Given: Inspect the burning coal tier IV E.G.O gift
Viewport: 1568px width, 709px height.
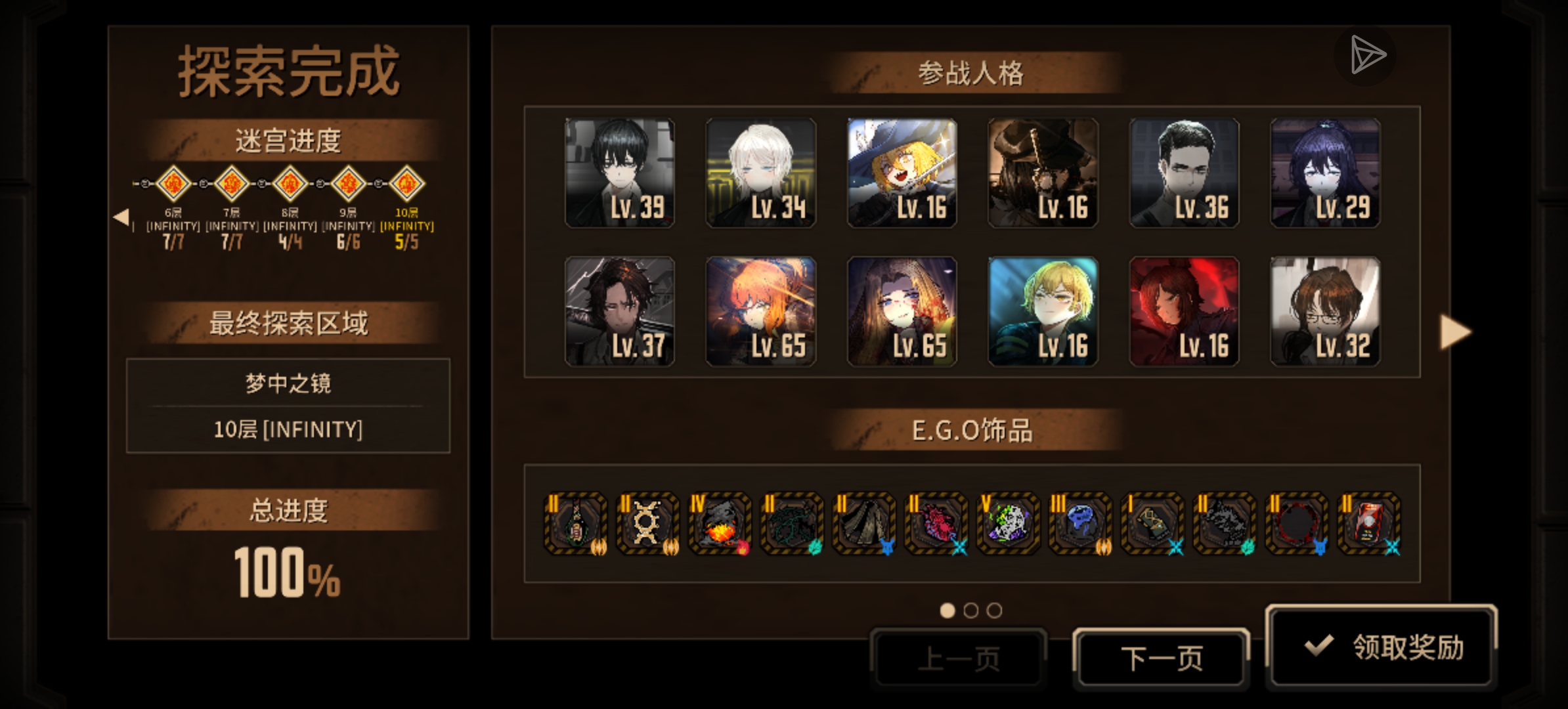Looking at the screenshot, I should (719, 524).
